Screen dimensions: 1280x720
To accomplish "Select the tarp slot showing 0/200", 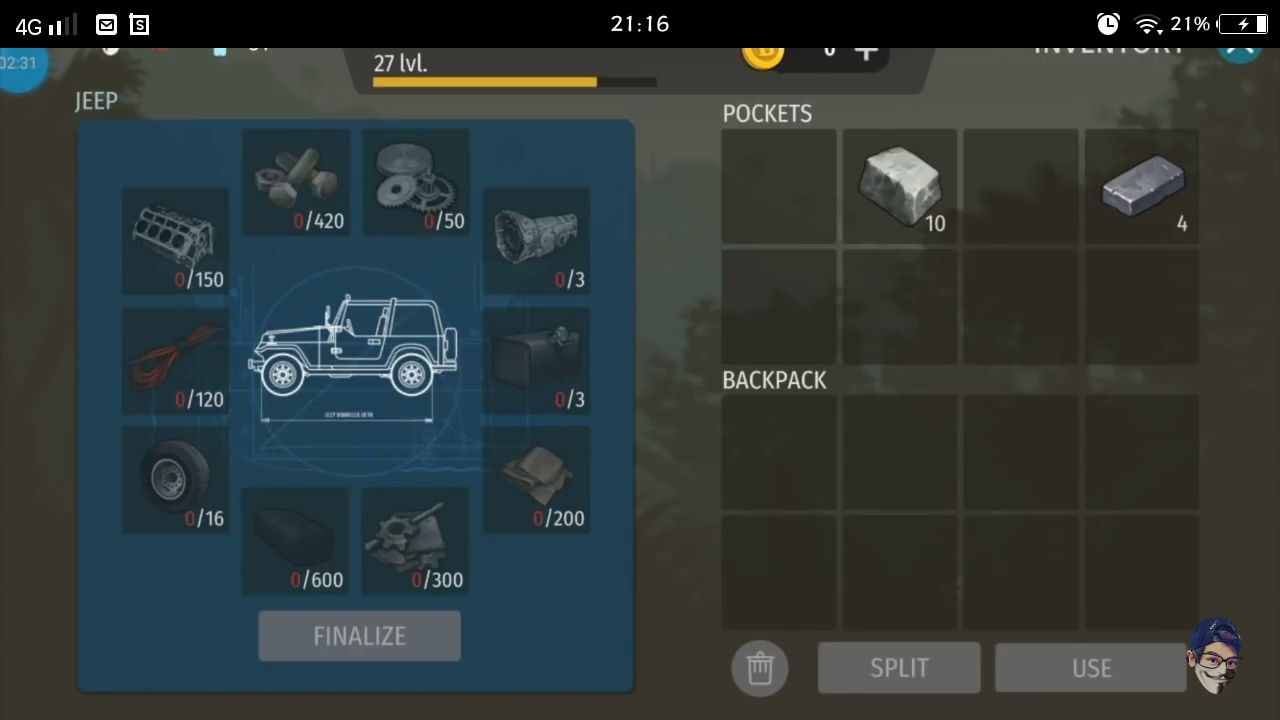I will tap(537, 480).
